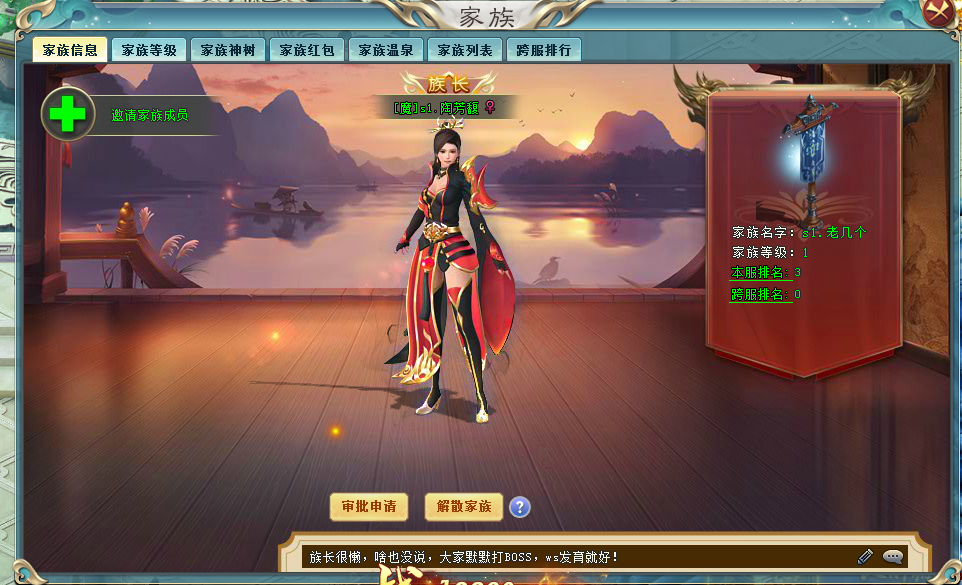Edit the family notice with the pencil icon
Screen dimensions: 962x585
point(865,556)
